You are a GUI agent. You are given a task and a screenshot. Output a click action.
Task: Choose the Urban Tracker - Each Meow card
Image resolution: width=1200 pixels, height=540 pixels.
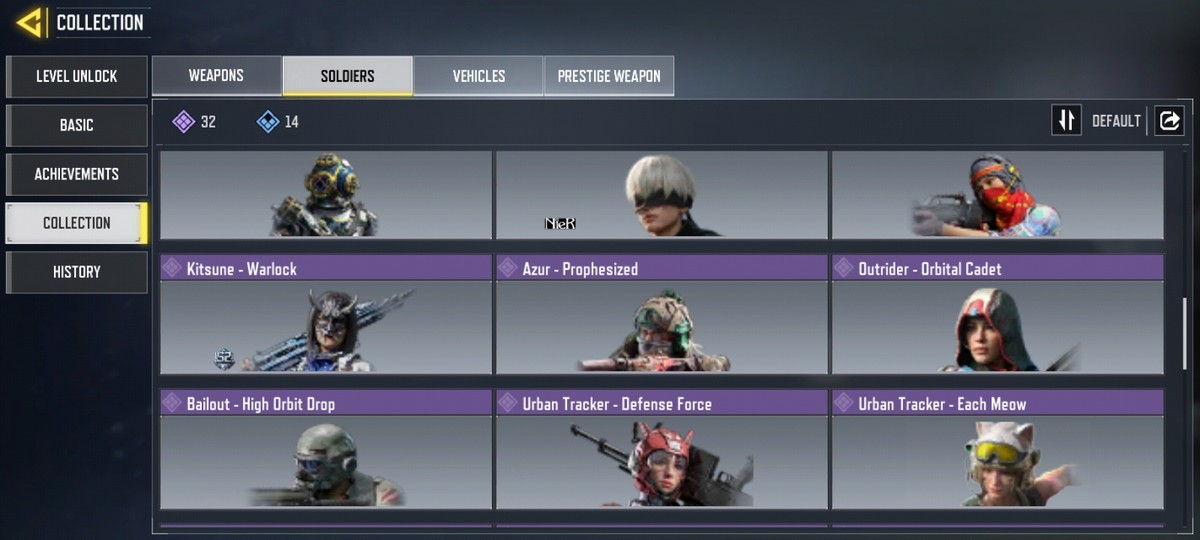998,450
